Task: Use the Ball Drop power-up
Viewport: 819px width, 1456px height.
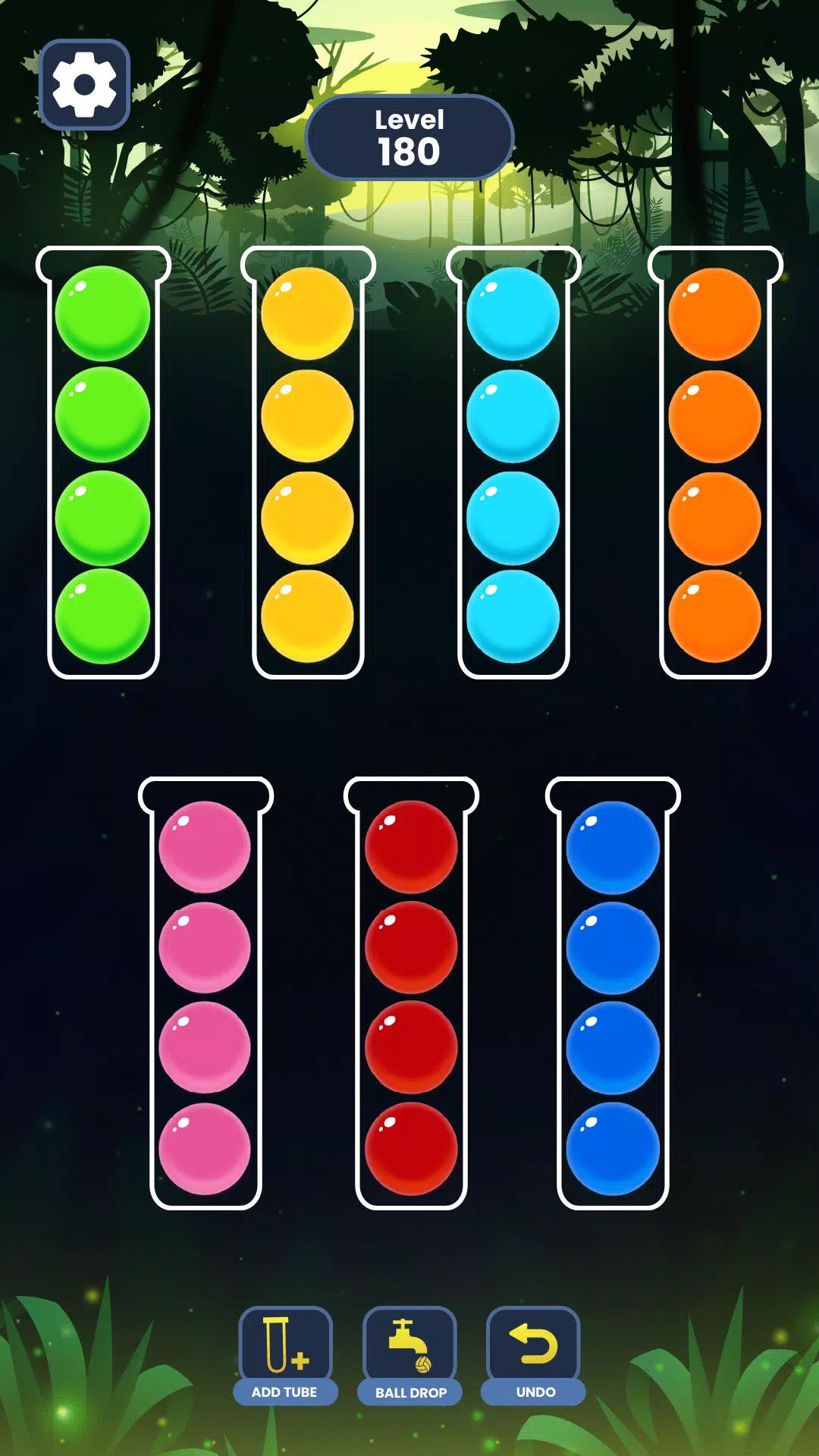Action: click(x=410, y=1354)
